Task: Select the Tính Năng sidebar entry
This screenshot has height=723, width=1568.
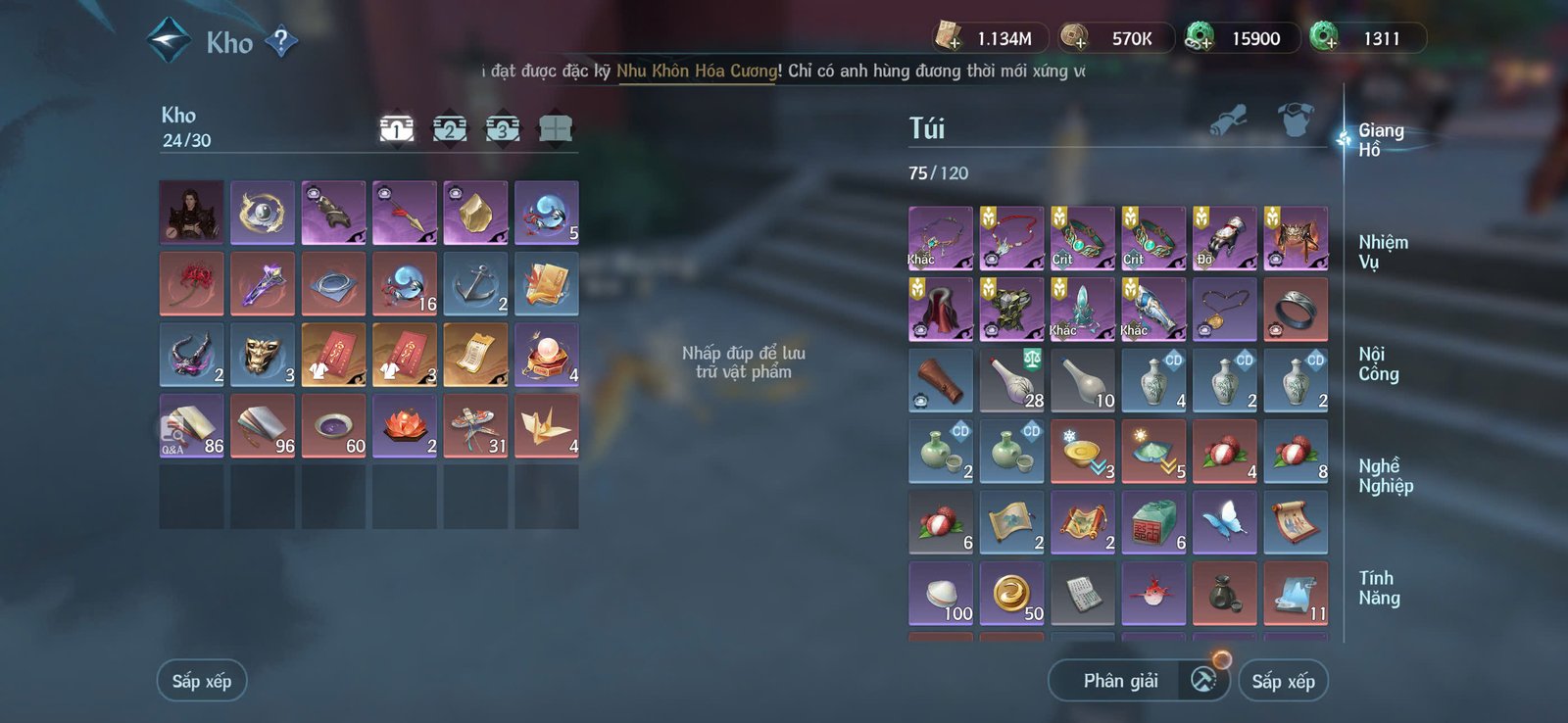Action: (1381, 587)
